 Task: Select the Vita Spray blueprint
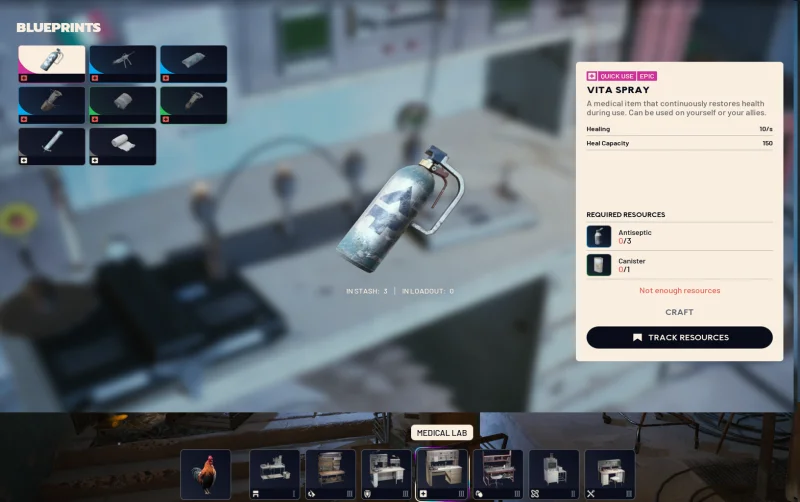click(x=52, y=63)
